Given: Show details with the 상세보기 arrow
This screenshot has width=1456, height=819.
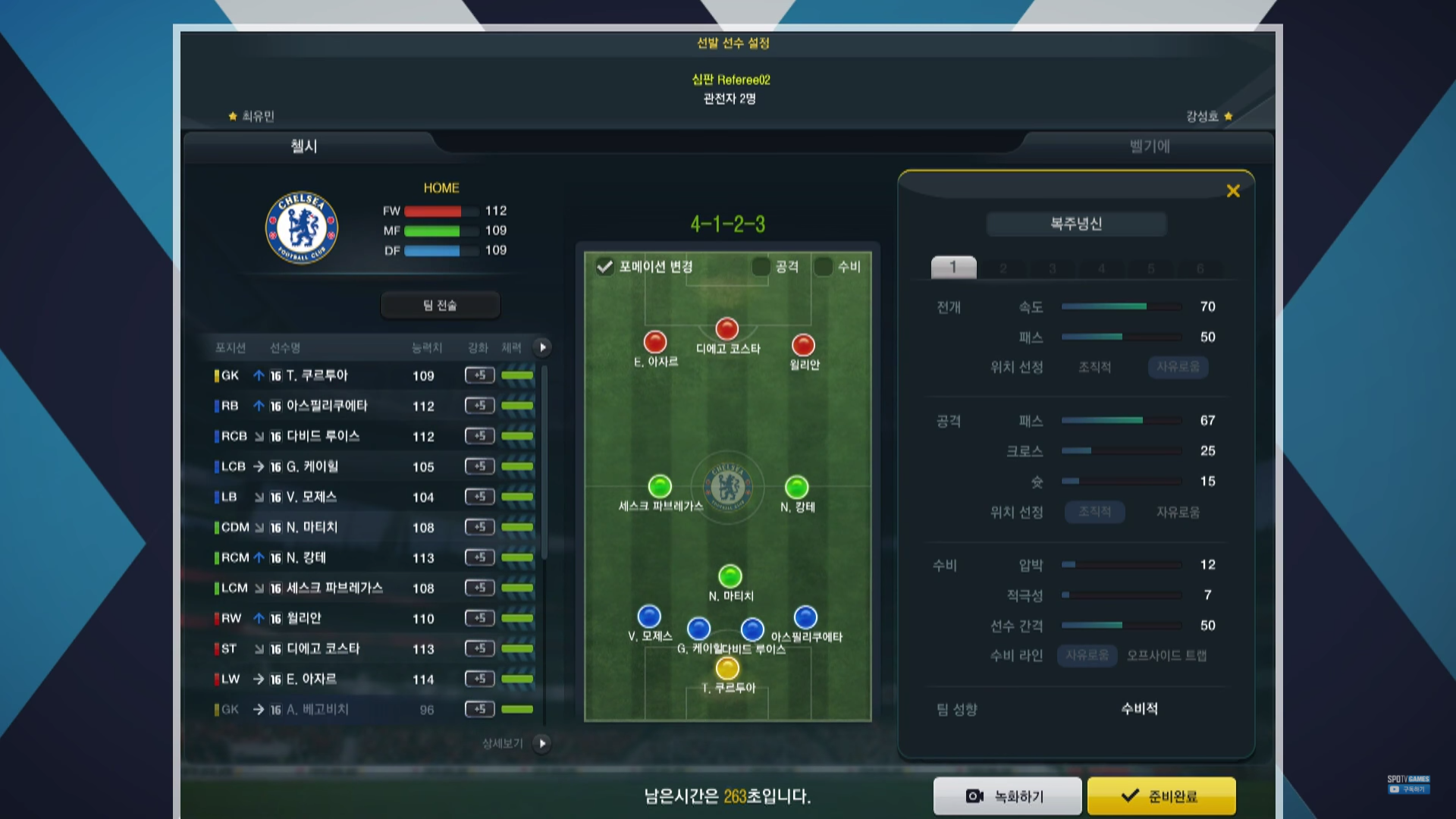Looking at the screenshot, I should point(541,743).
